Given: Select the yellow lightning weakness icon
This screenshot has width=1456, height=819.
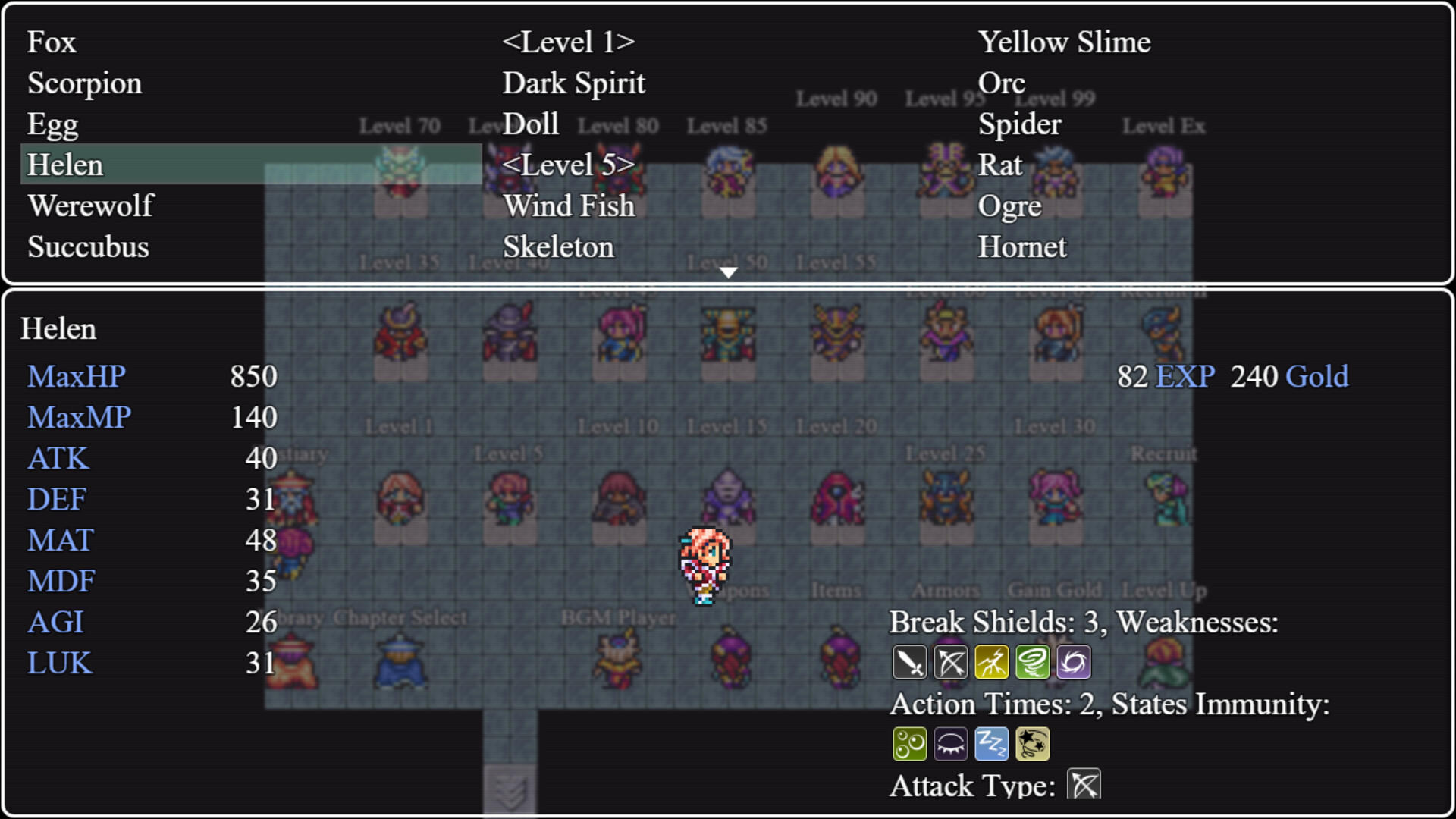Looking at the screenshot, I should (992, 661).
